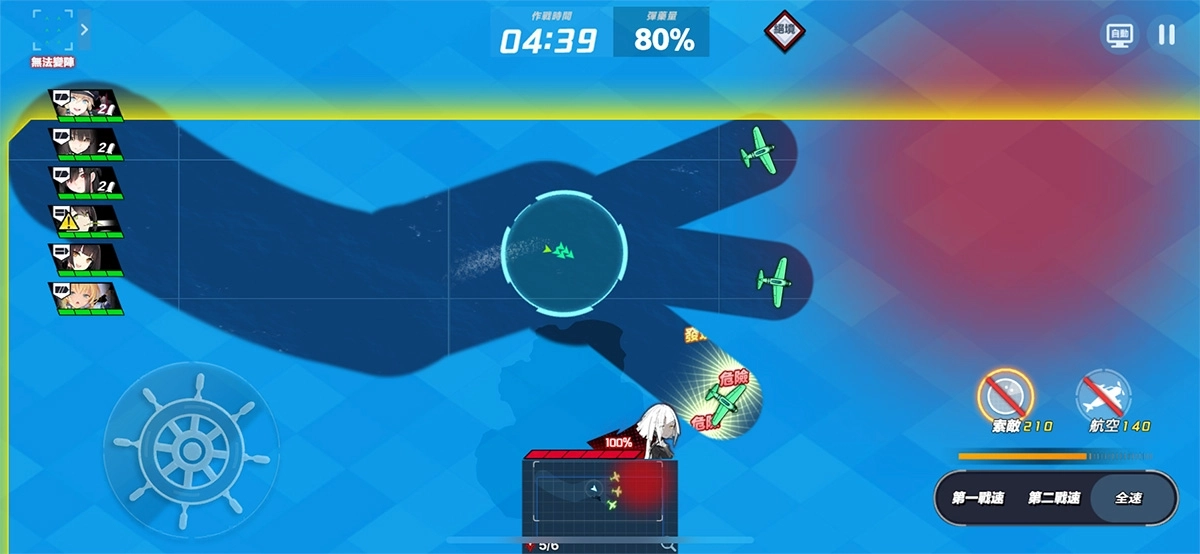Image resolution: width=1200 pixels, height=554 pixels.
Task: Tap the 絕境 red diamond status icon
Action: [x=785, y=31]
